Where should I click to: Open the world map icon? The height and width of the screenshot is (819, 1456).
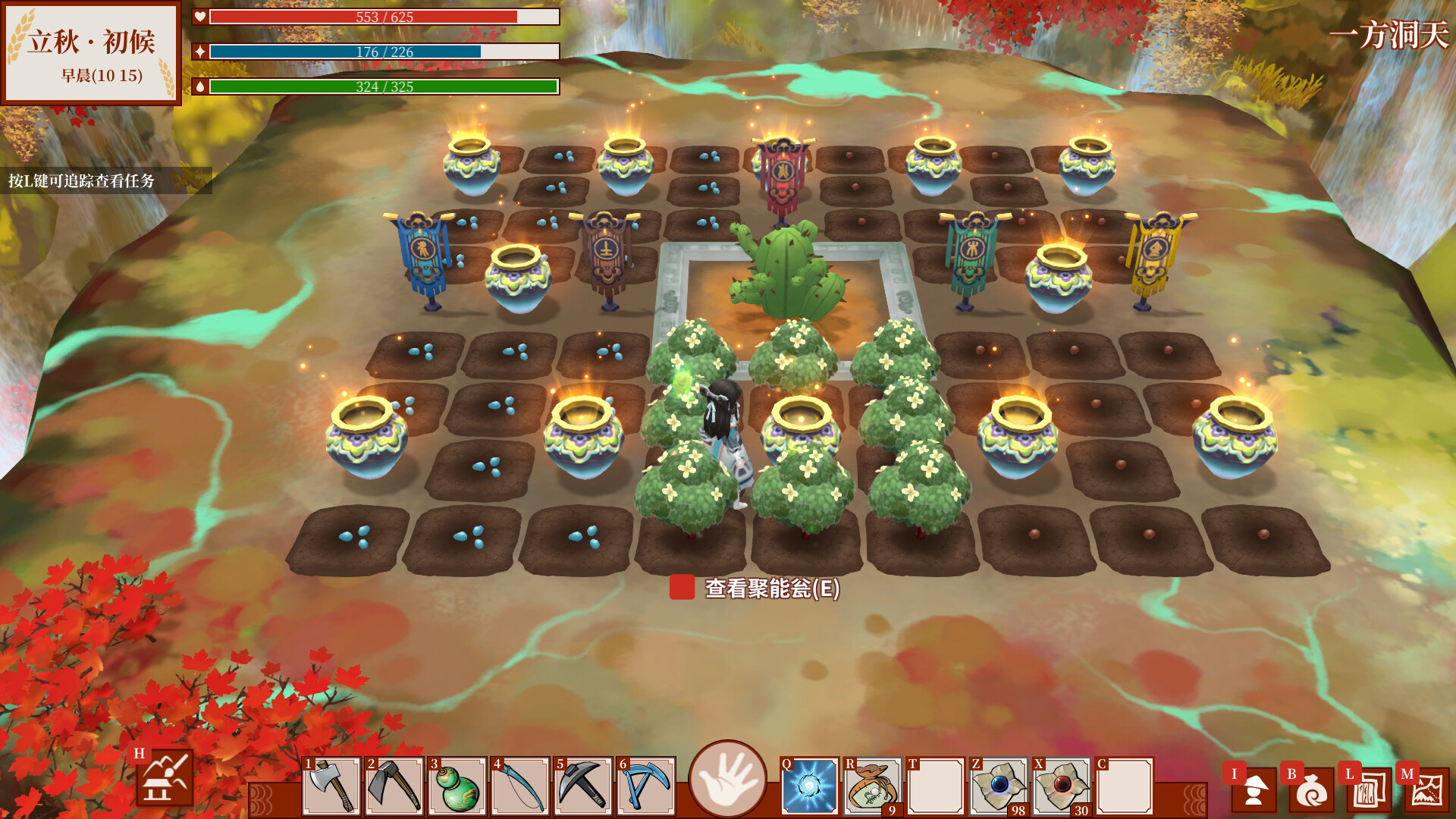(1426, 789)
